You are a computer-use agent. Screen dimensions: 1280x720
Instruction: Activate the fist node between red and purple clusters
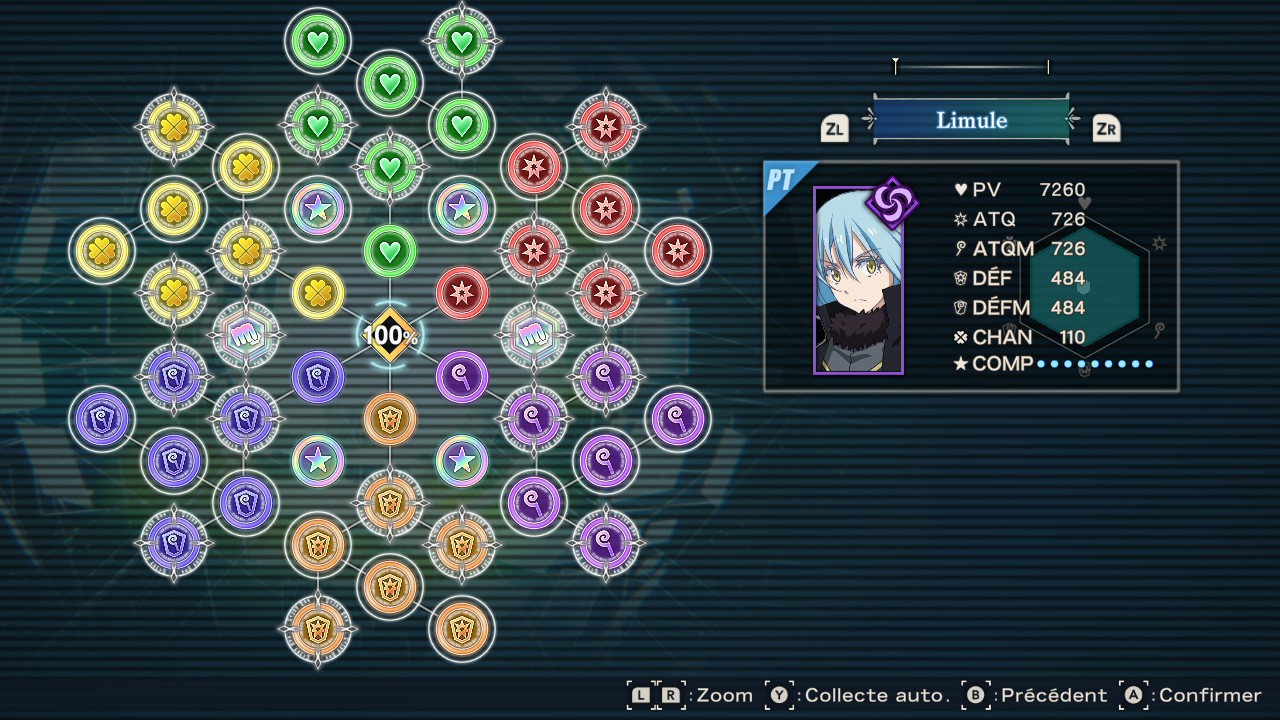coord(534,335)
